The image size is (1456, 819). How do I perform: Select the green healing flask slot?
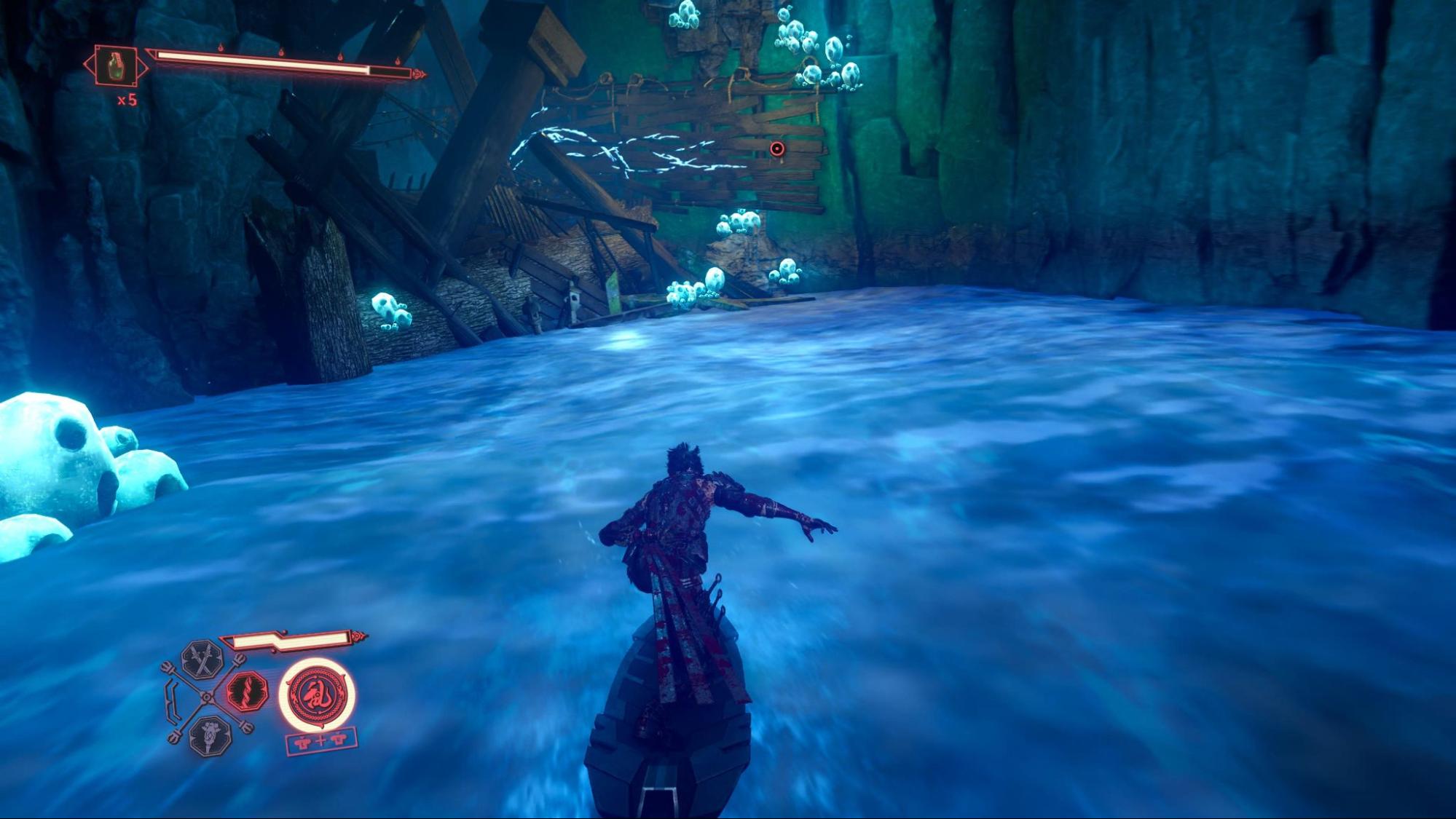pyautogui.click(x=116, y=66)
